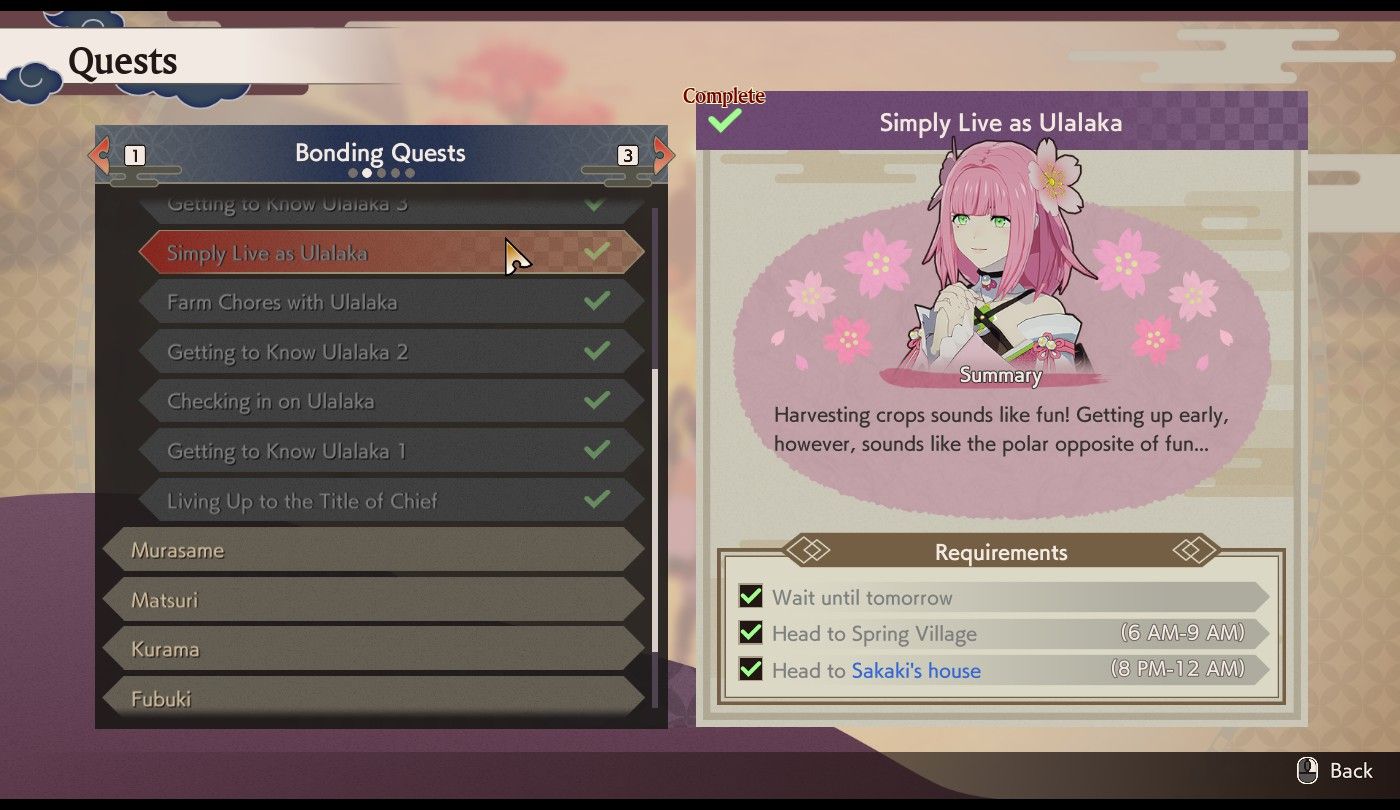The image size is (1400, 810).
Task: Click the right arrow to page 3
Action: [665, 155]
